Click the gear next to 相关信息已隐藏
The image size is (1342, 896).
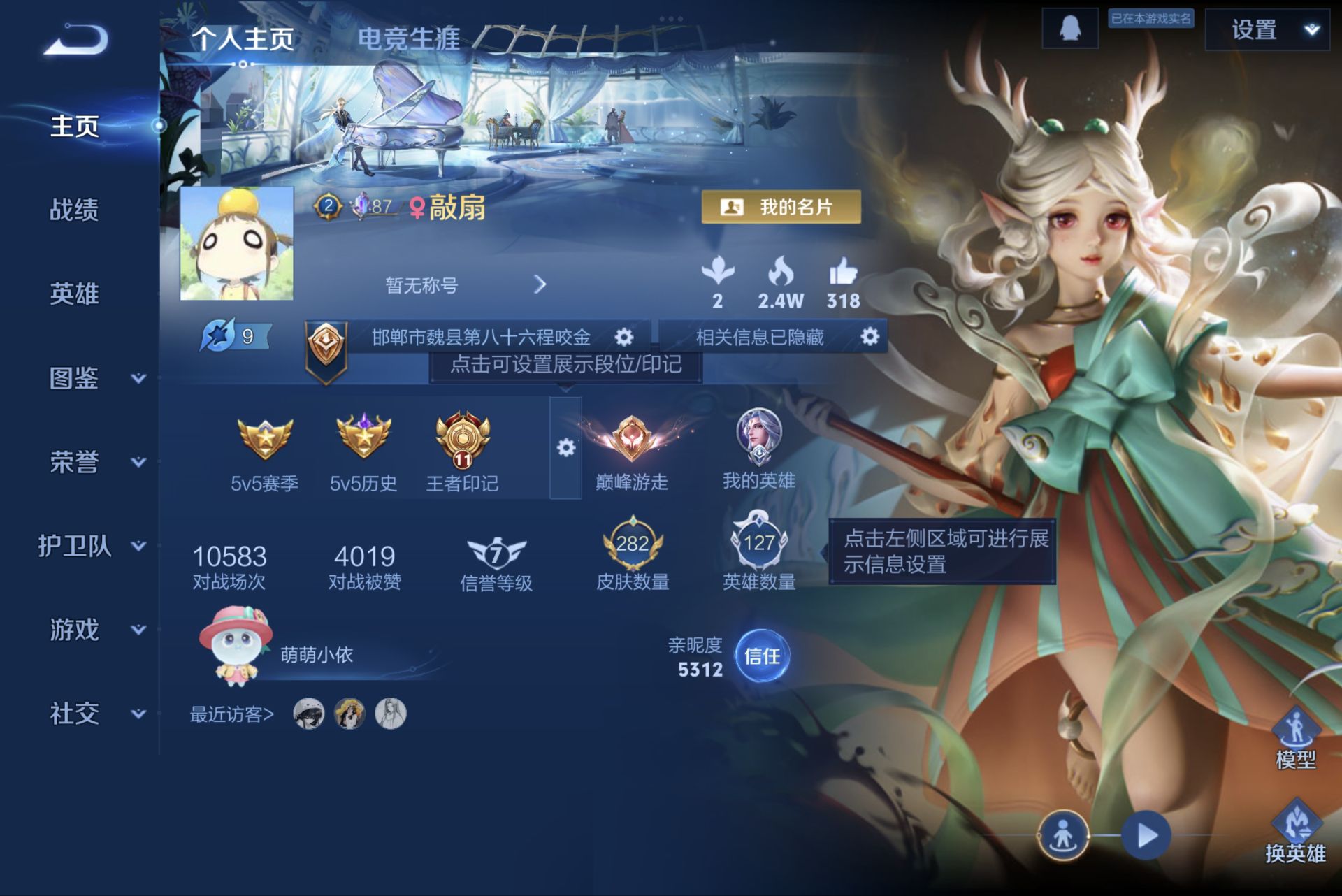click(x=869, y=336)
